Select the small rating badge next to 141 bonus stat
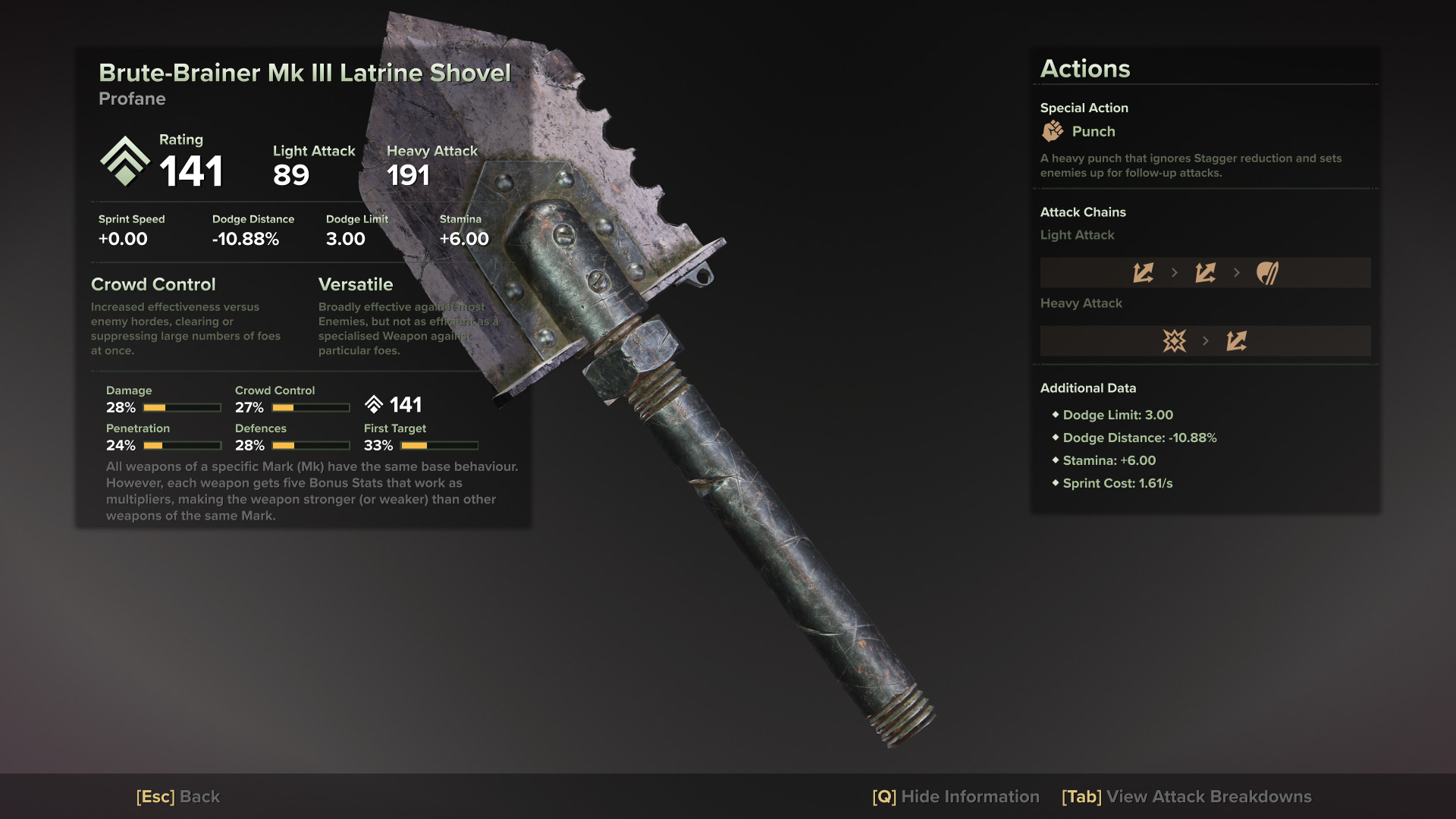1456x819 pixels. (x=373, y=404)
